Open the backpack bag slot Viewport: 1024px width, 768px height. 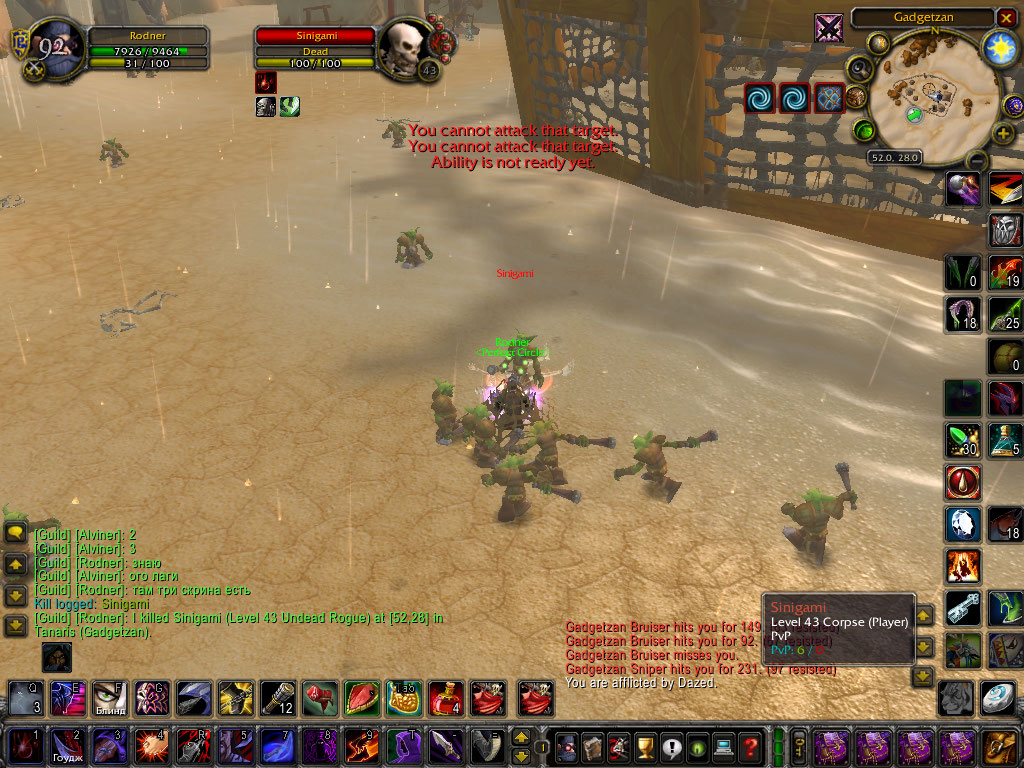(x=999, y=746)
